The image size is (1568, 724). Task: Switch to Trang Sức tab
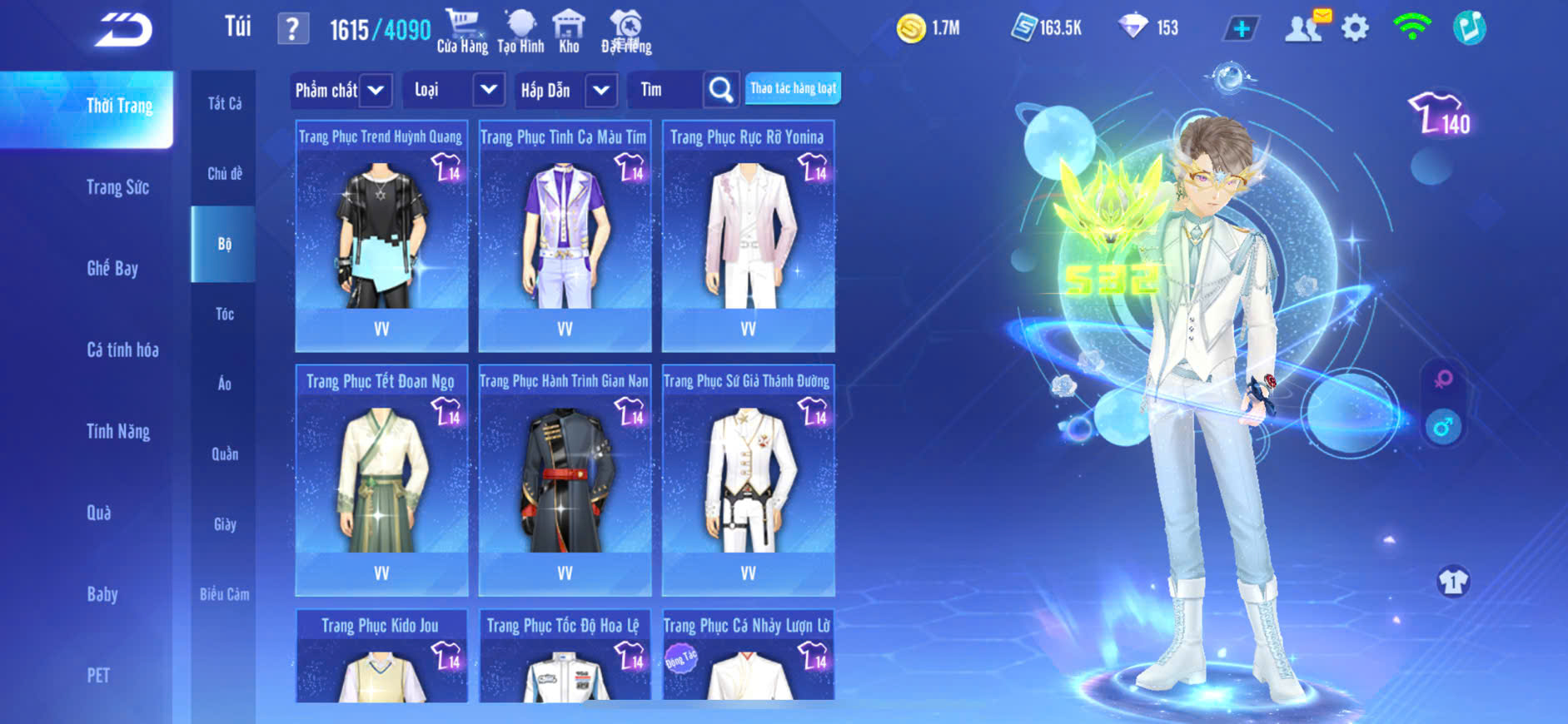point(117,187)
